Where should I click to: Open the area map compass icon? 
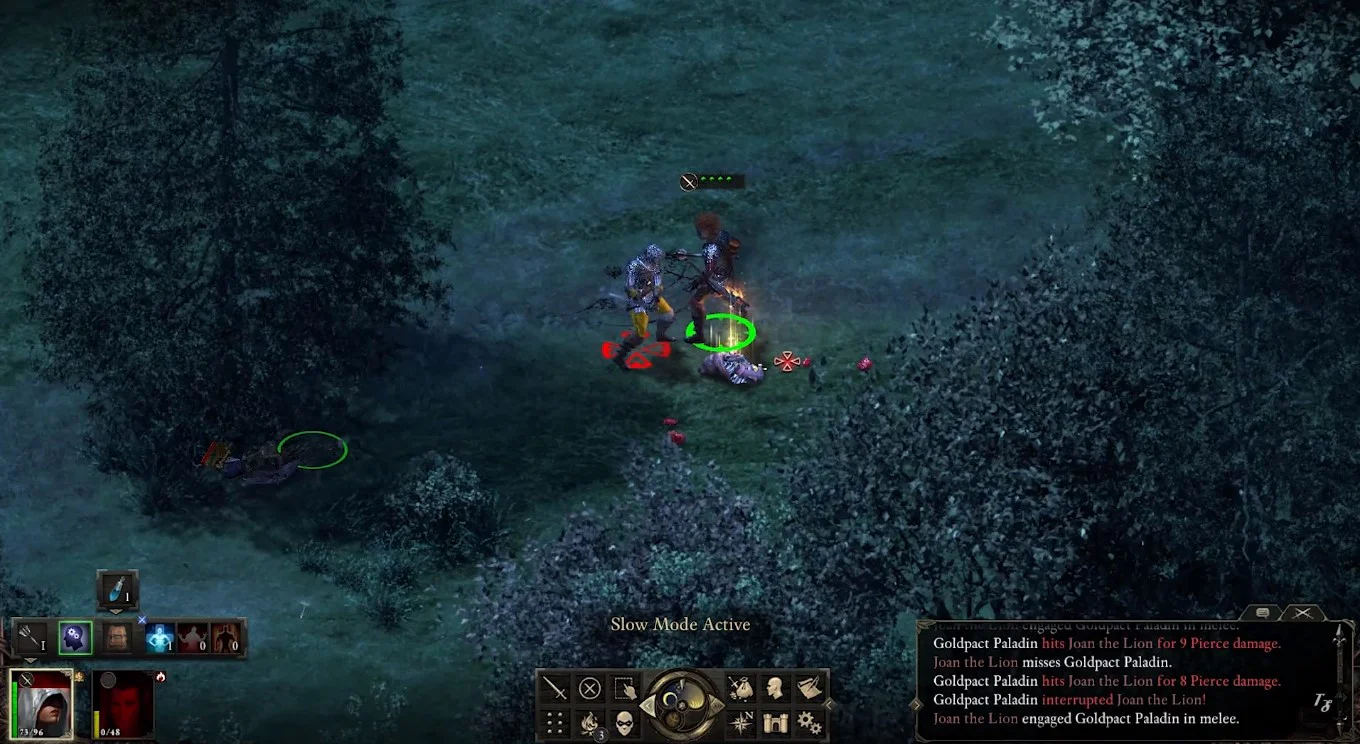(x=741, y=722)
